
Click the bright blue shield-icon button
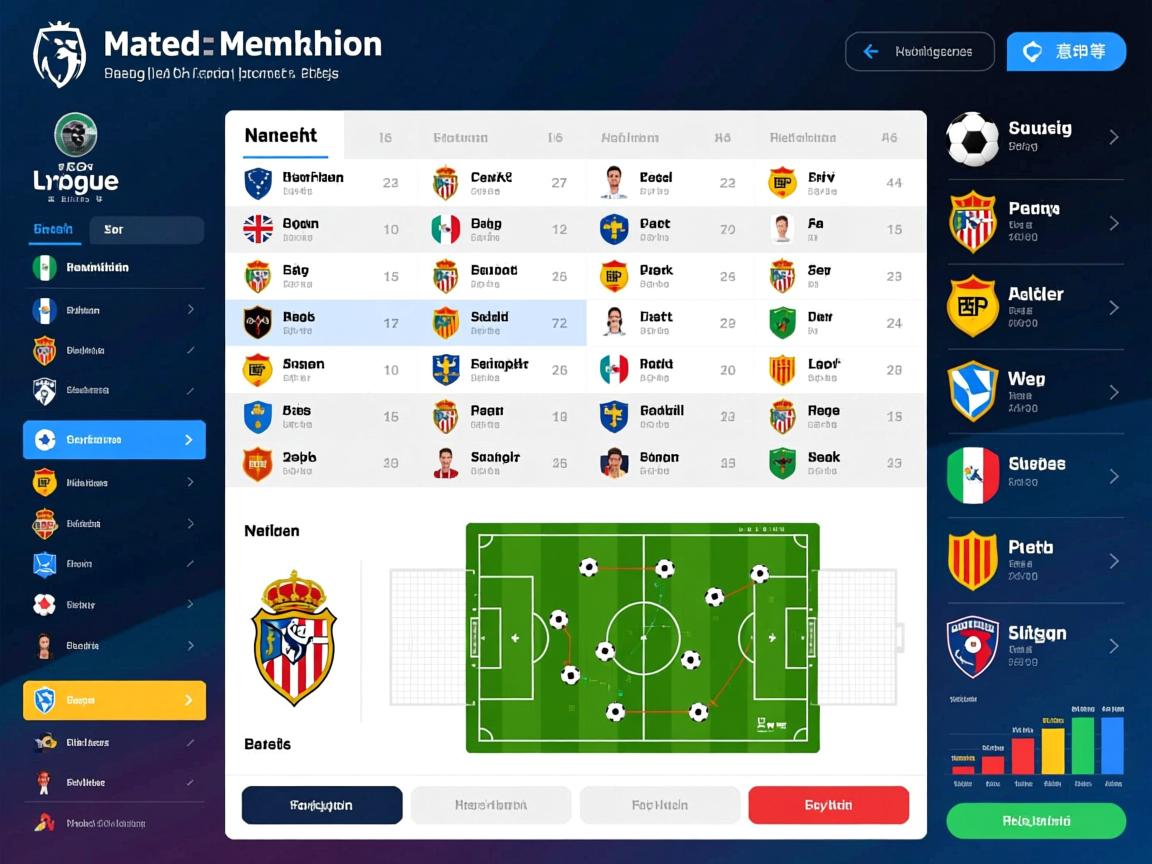tap(1066, 52)
